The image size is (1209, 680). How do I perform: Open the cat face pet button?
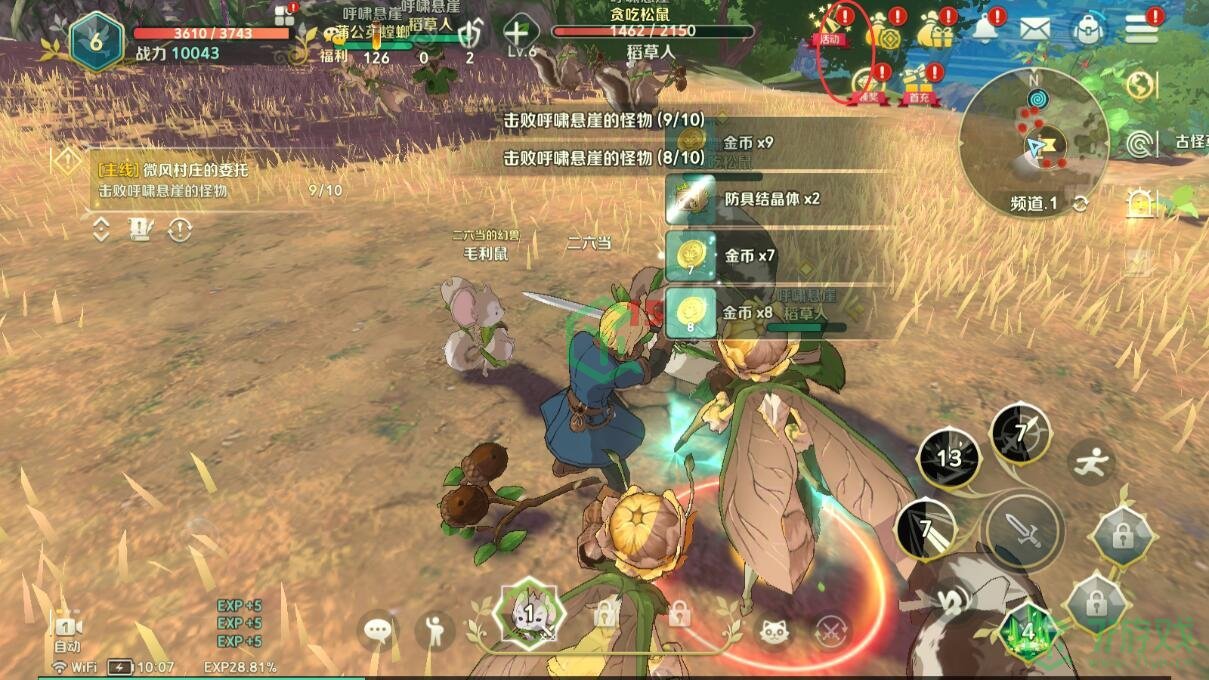pyautogui.click(x=771, y=631)
